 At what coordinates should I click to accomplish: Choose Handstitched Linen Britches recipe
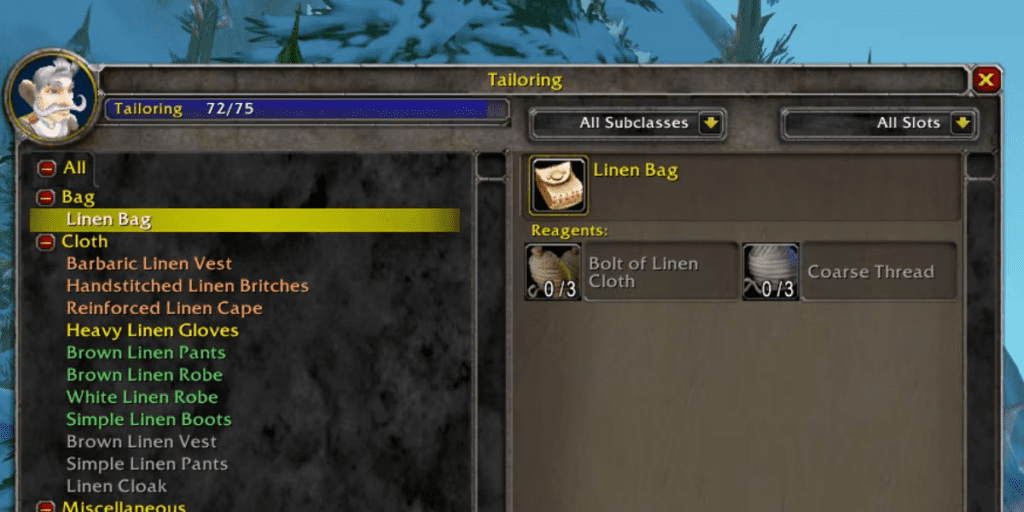(187, 286)
